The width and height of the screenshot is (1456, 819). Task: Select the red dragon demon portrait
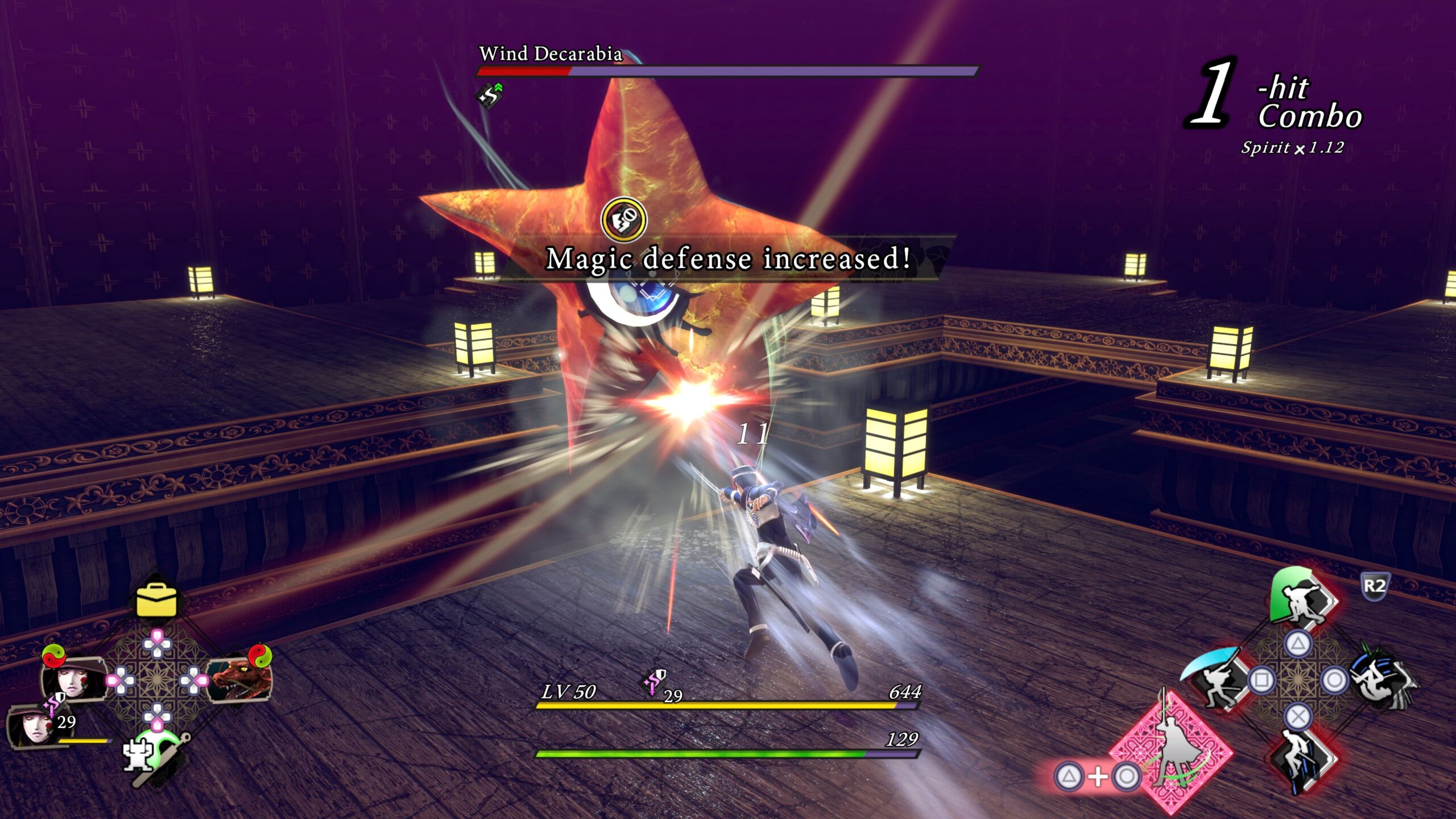click(x=238, y=680)
